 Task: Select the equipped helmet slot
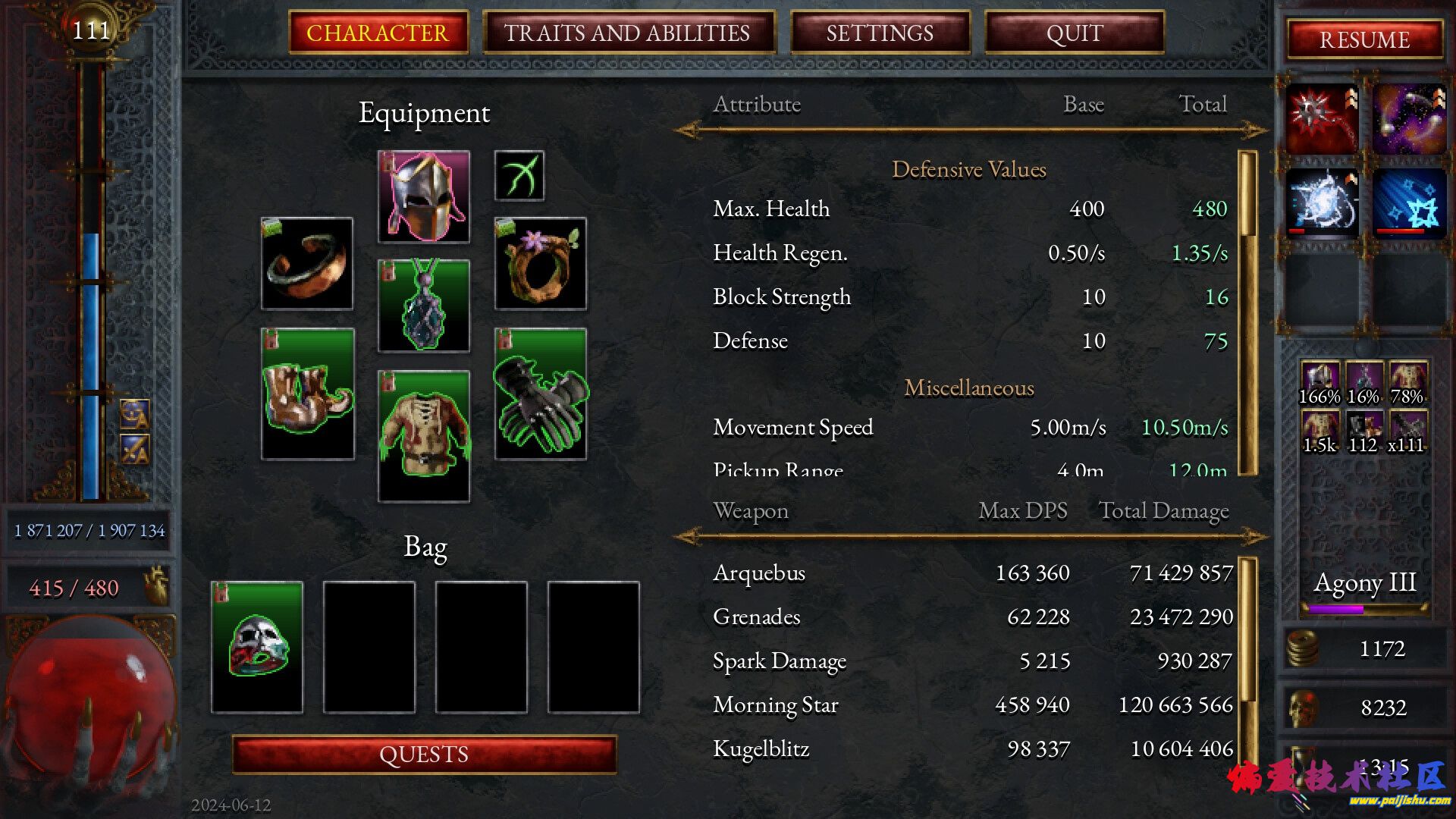(424, 196)
